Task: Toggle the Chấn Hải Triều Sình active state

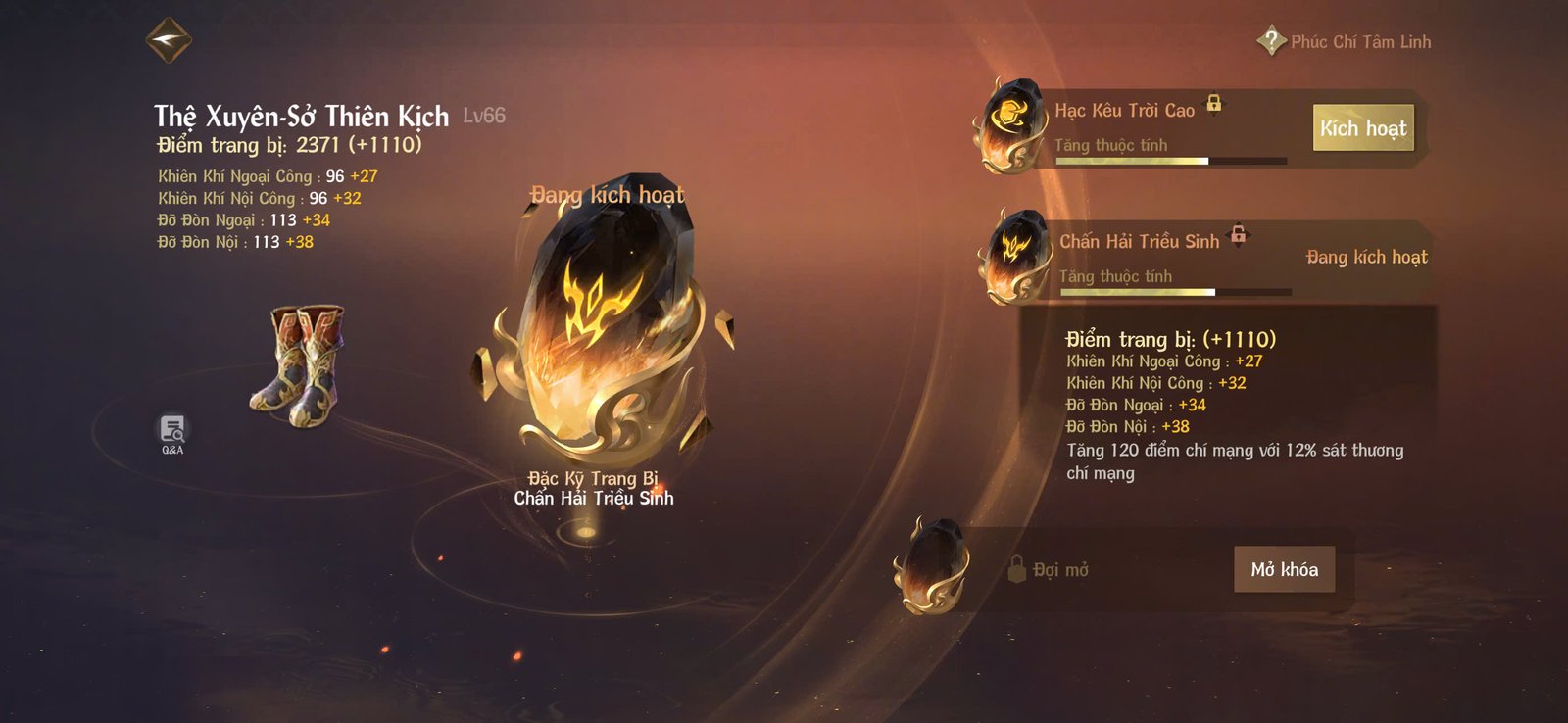Action: pos(1365,257)
